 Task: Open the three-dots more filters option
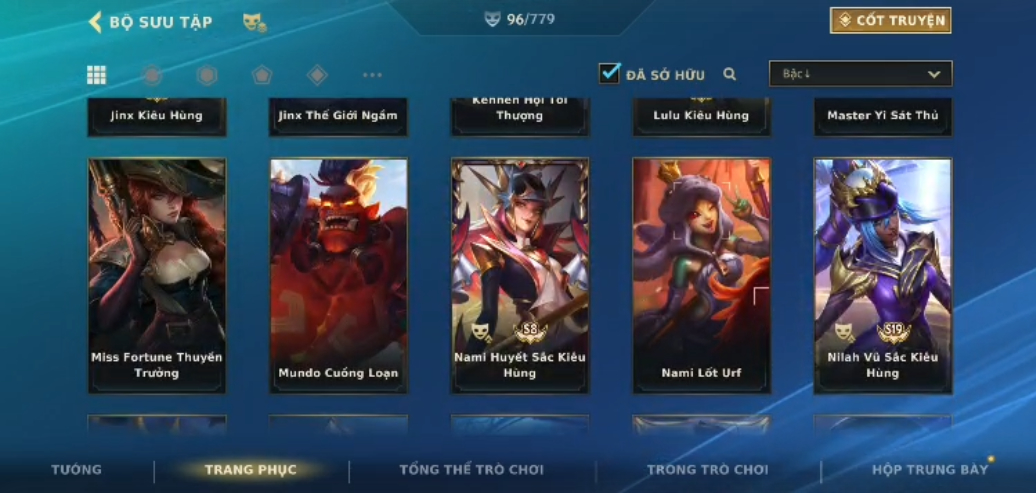pos(372,75)
